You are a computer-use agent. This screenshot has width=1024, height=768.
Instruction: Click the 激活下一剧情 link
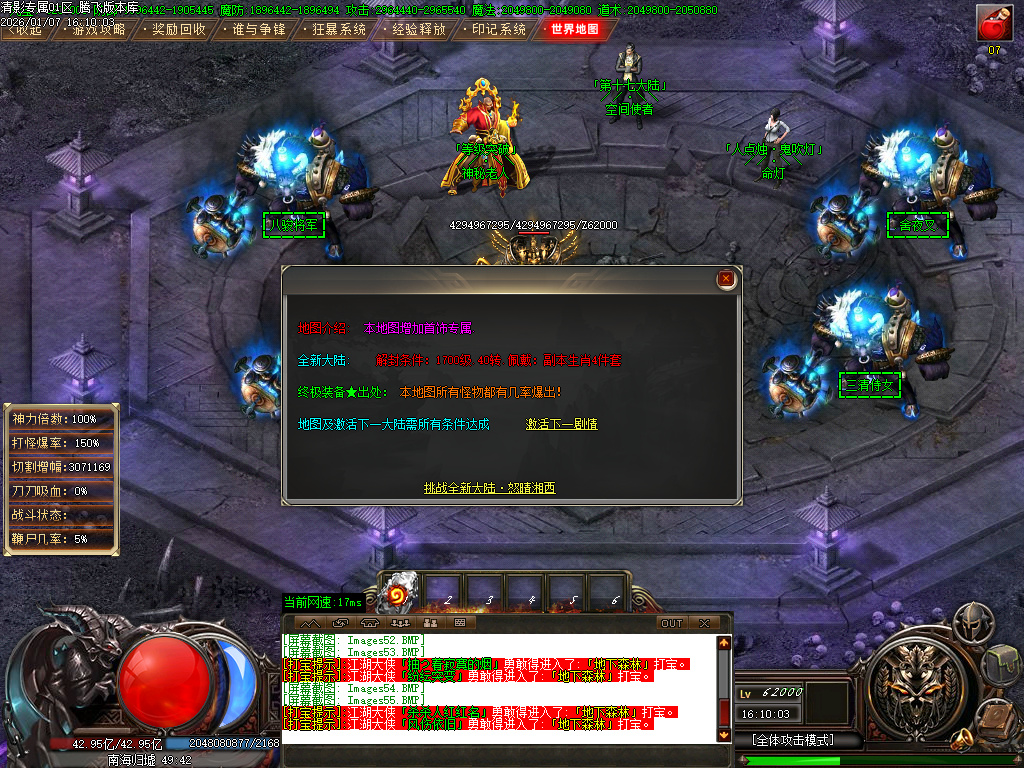[562, 424]
